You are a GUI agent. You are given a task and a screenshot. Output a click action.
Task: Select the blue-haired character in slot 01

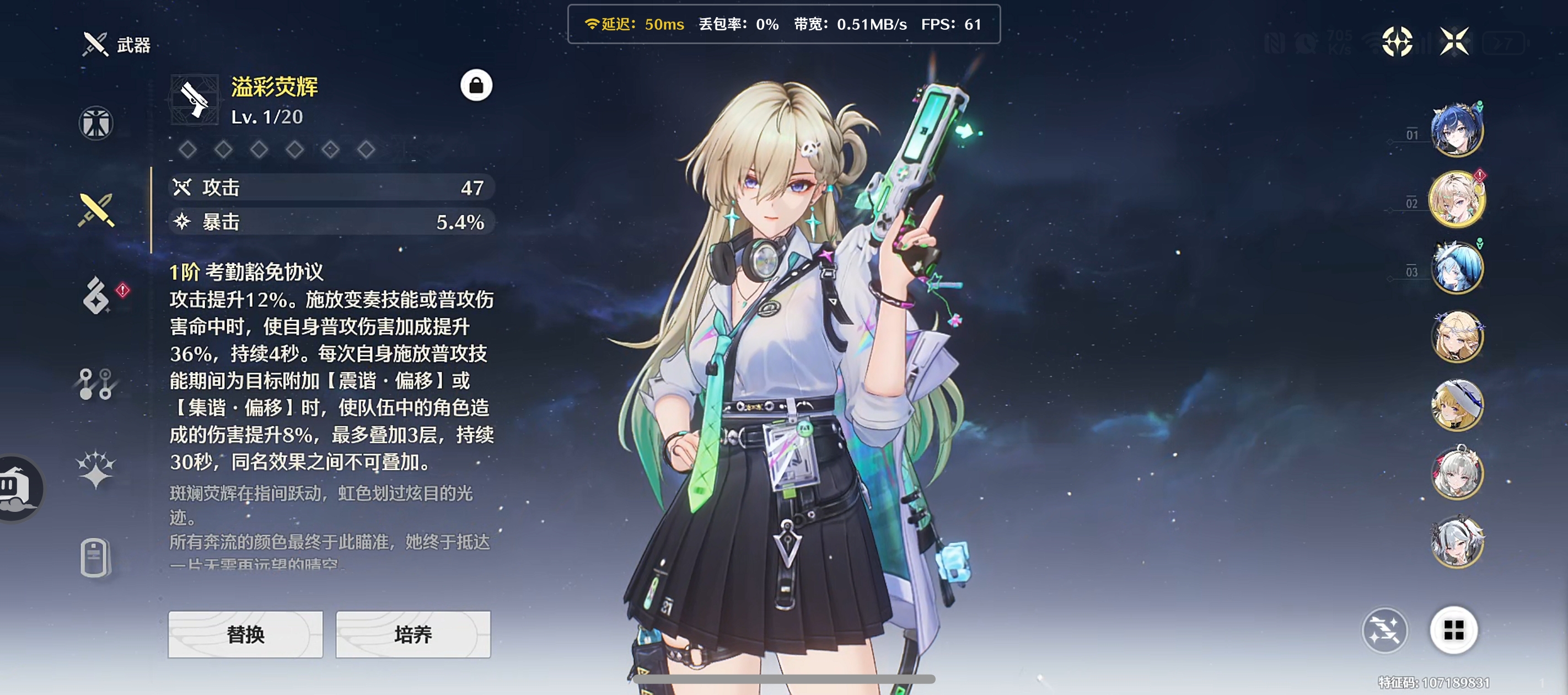coord(1457,130)
